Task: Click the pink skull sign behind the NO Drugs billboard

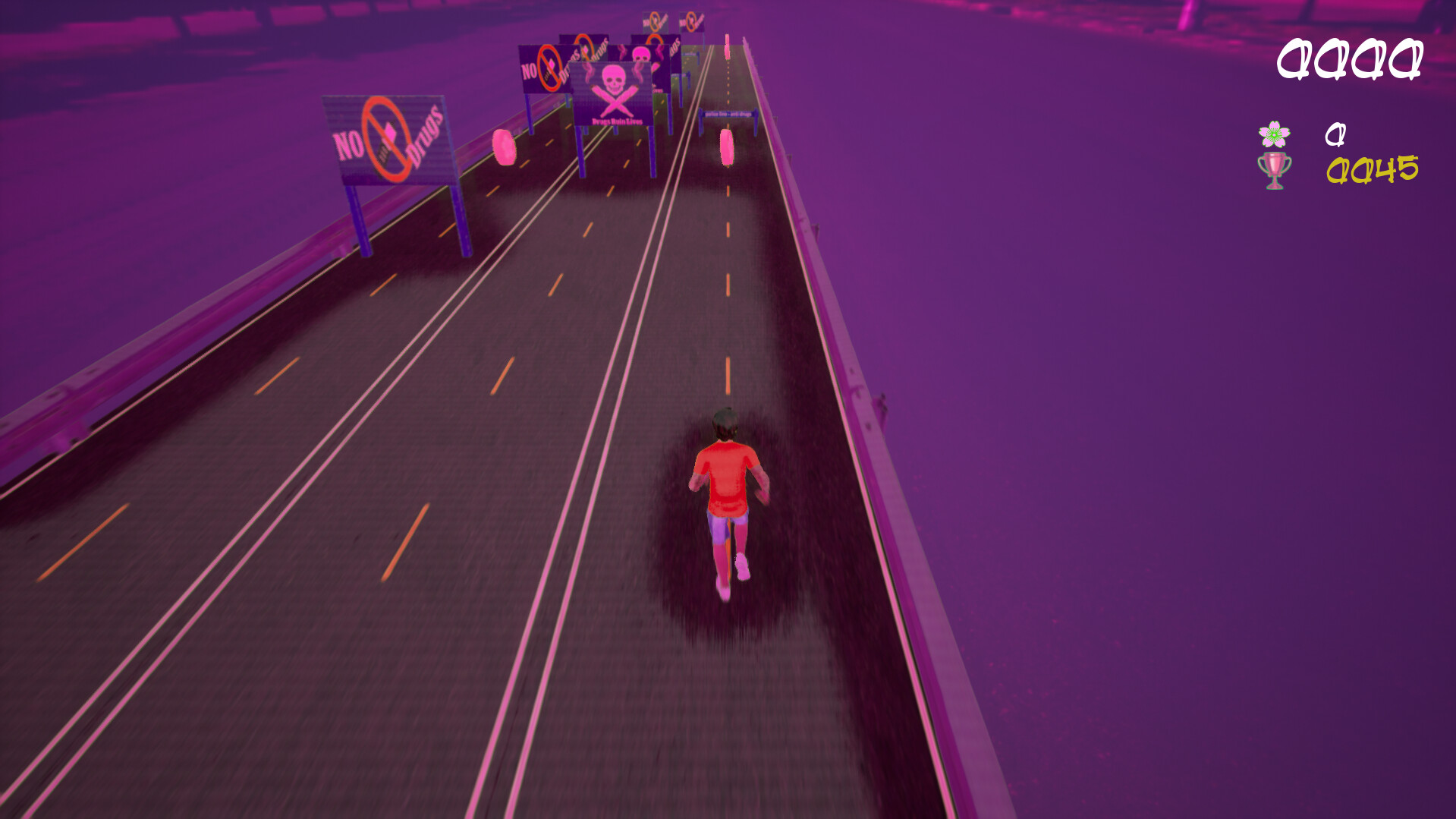Action: 641,55
